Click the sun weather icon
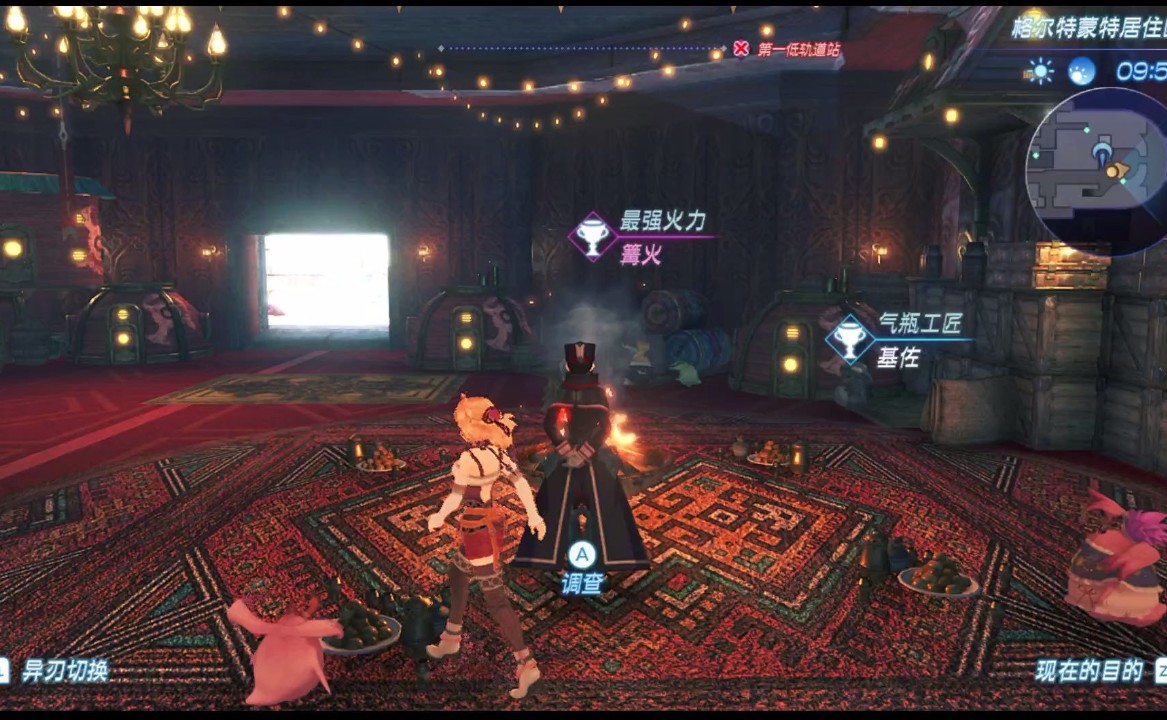Viewport: 1167px width, 720px height. (x=1040, y=71)
